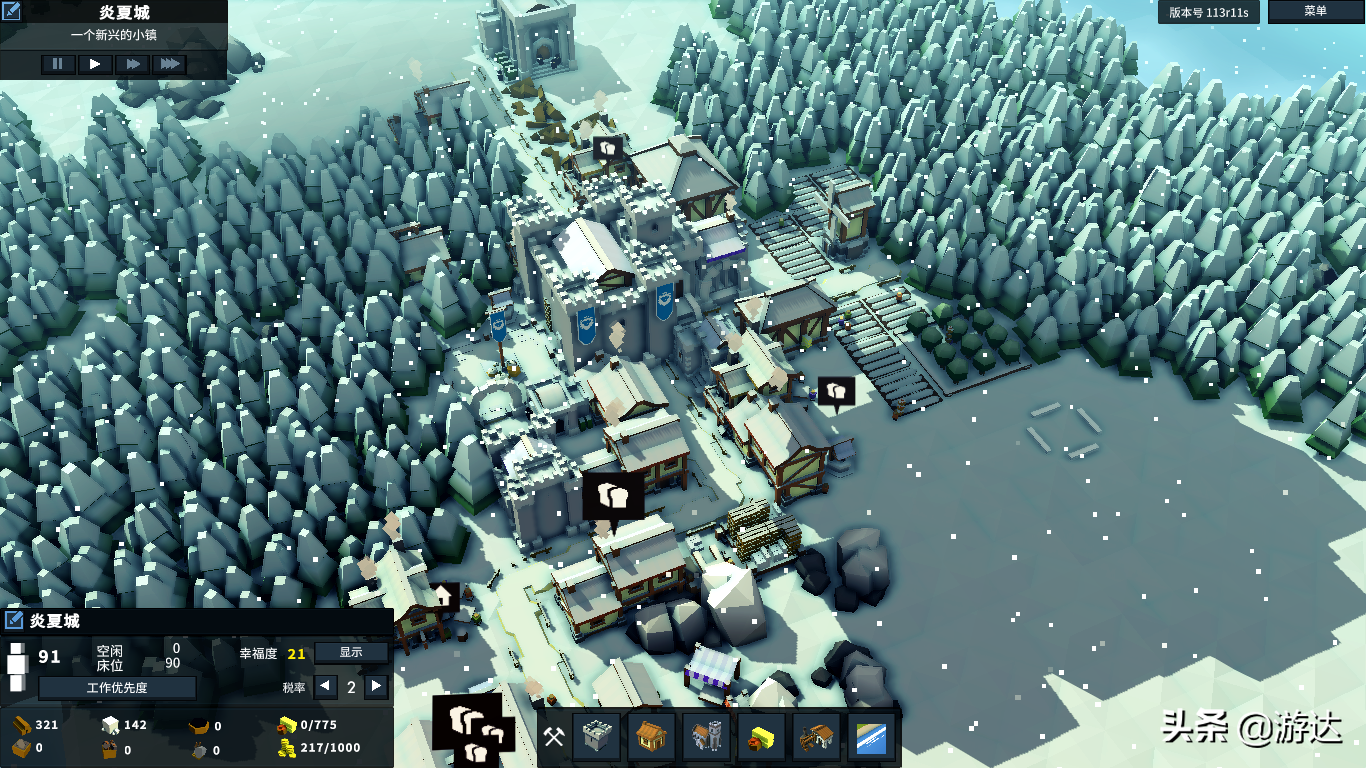The image size is (1366, 768).
Task: Increase the tax rate with right arrow
Action: click(377, 687)
